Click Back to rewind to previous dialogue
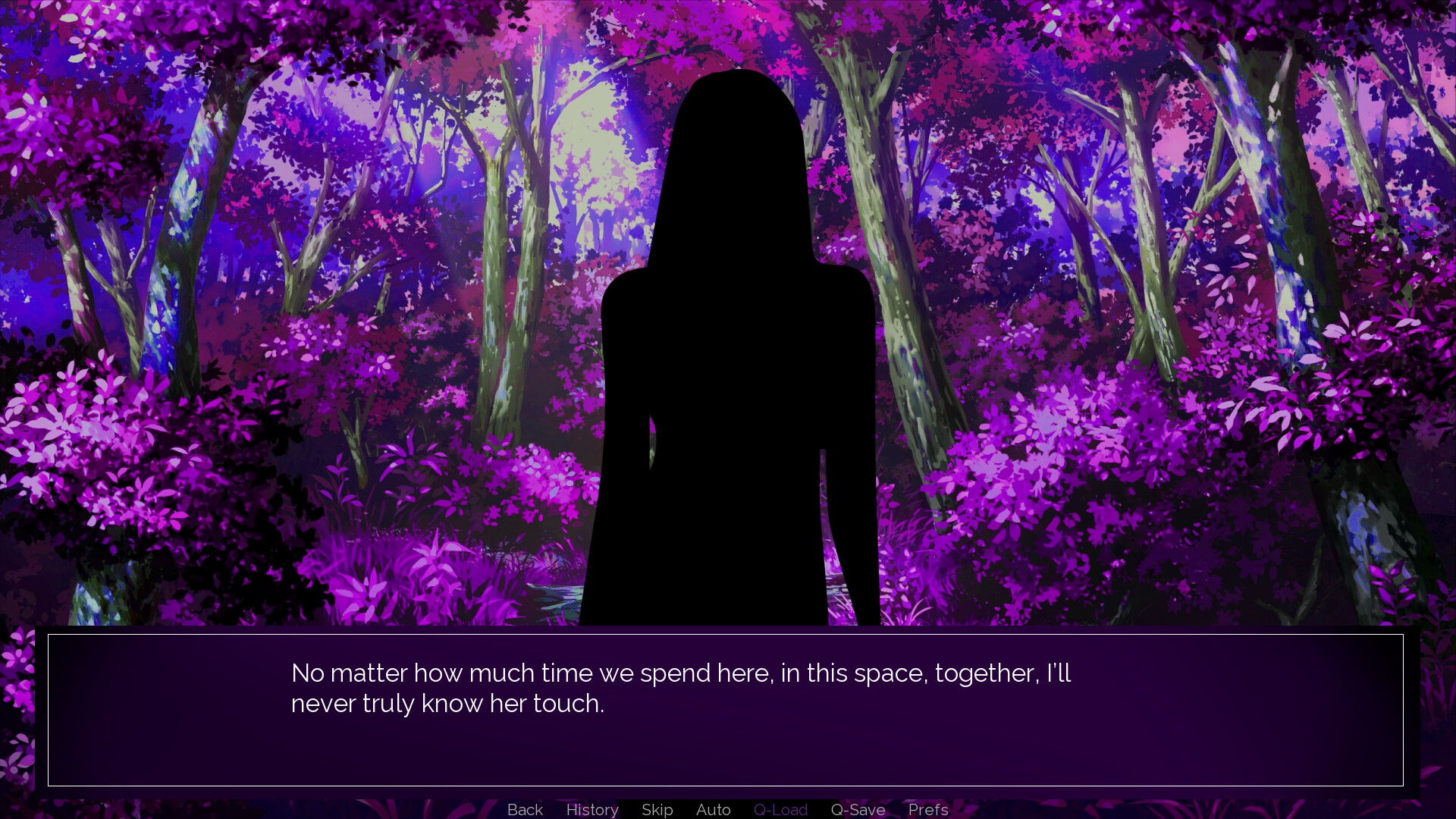 point(525,809)
